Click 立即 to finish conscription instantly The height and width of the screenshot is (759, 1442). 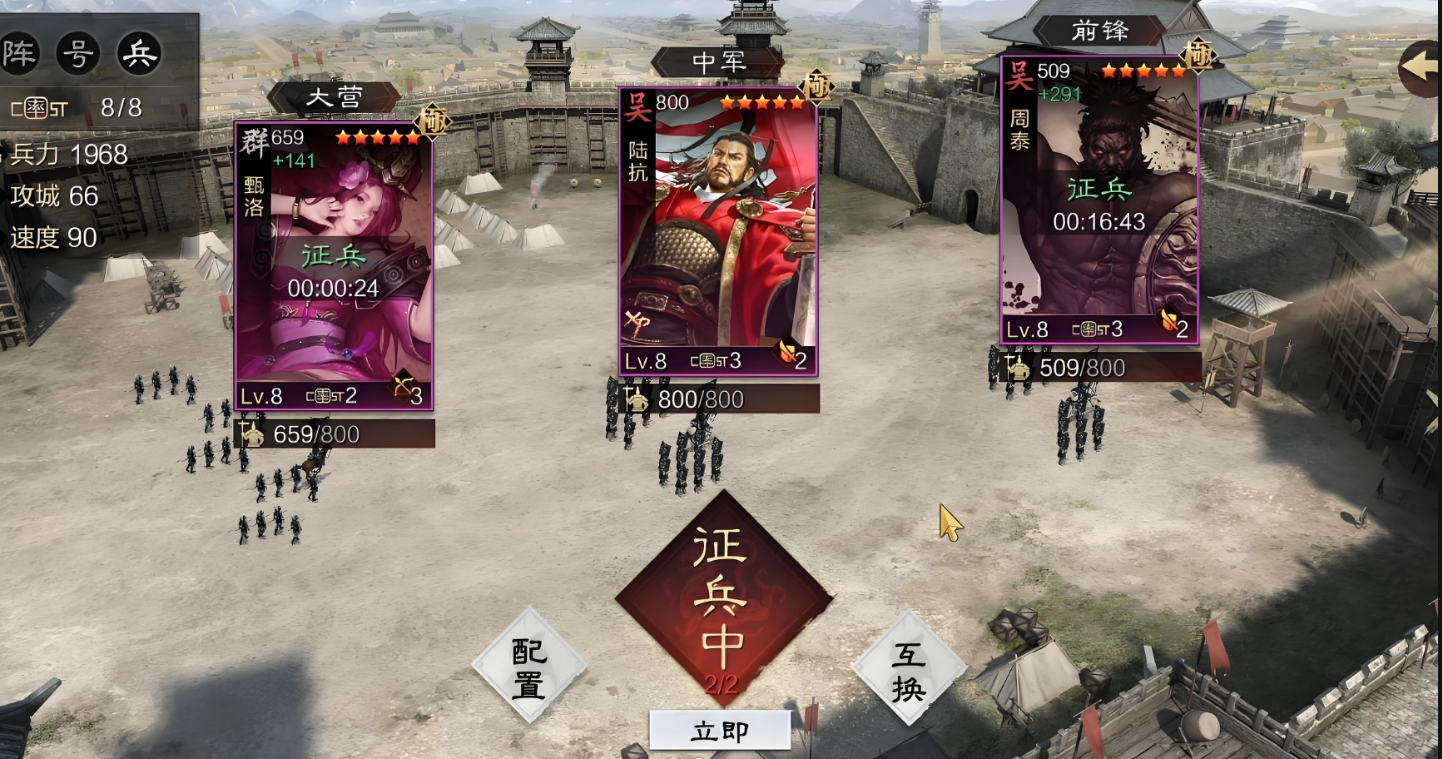point(720,731)
